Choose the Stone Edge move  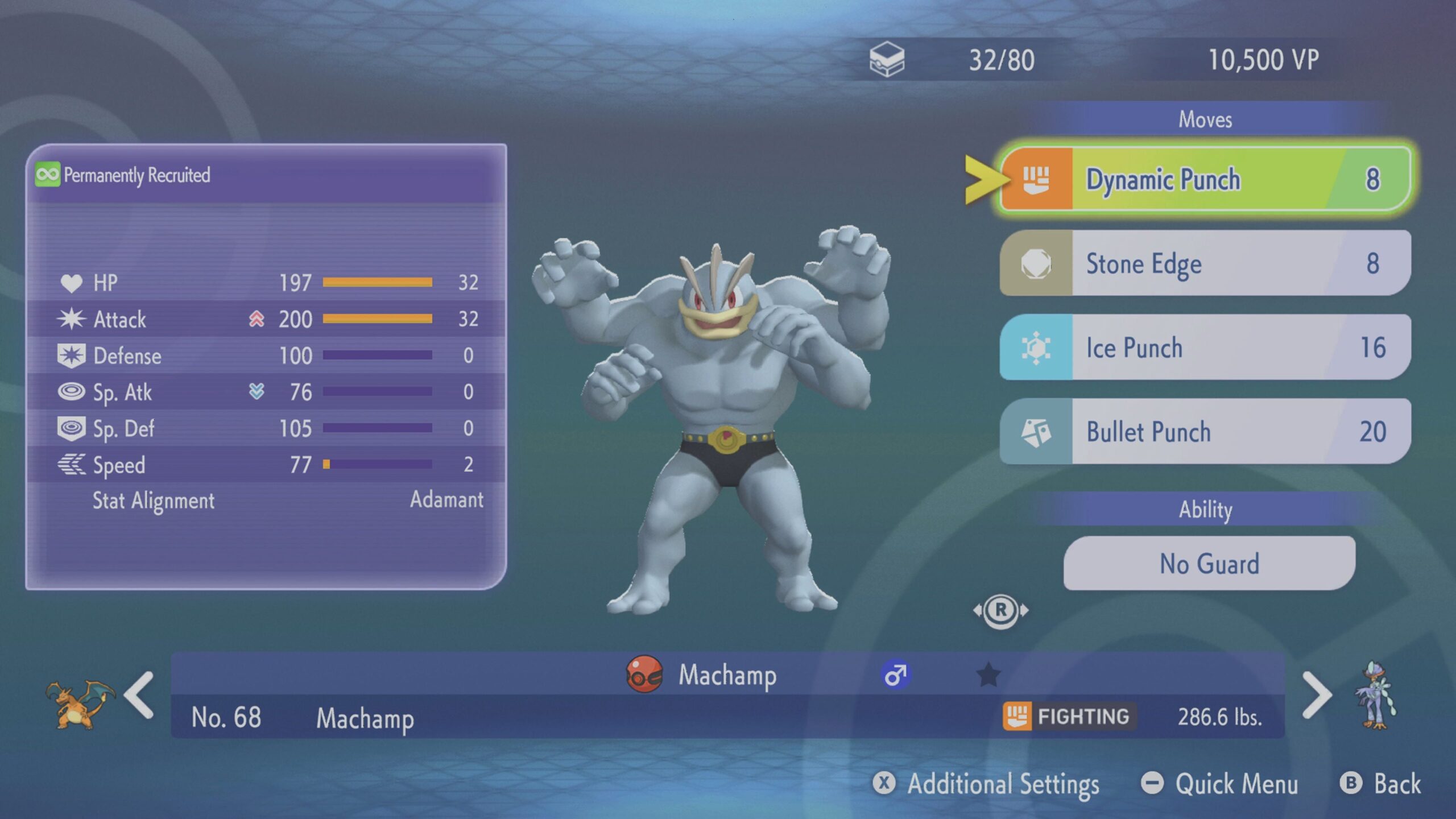1205,263
